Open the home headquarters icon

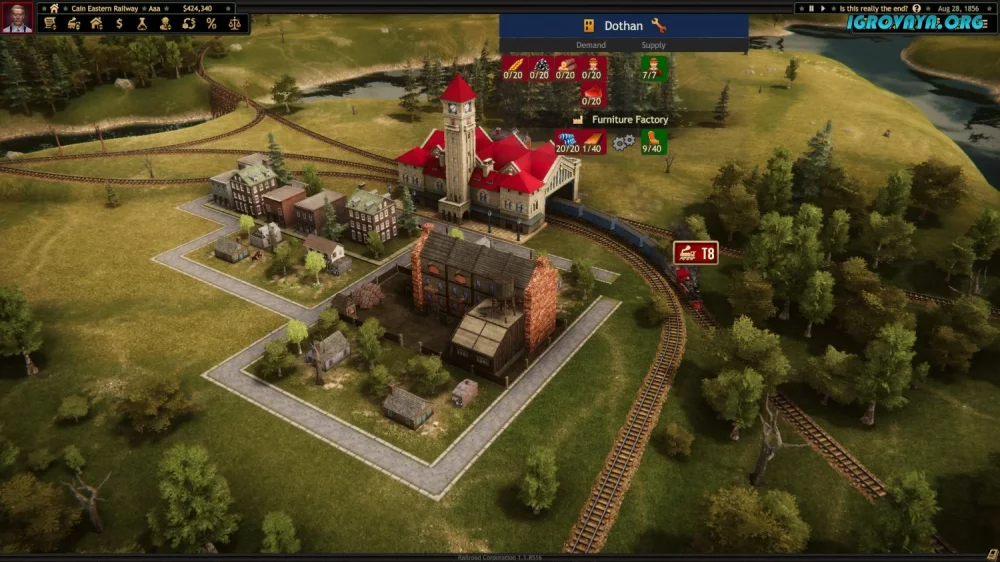pos(54,8)
